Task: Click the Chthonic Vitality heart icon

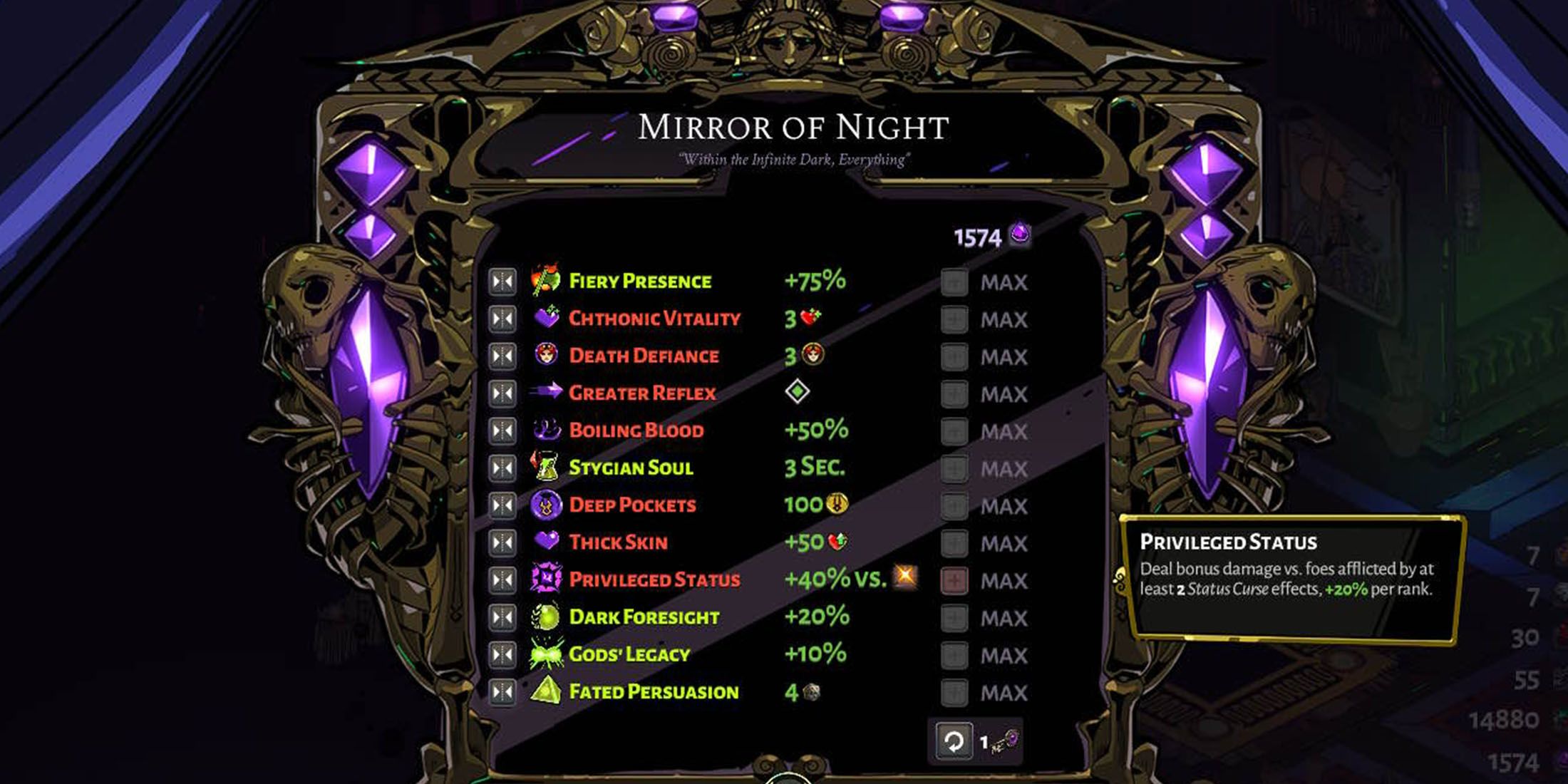Action: 545,319
